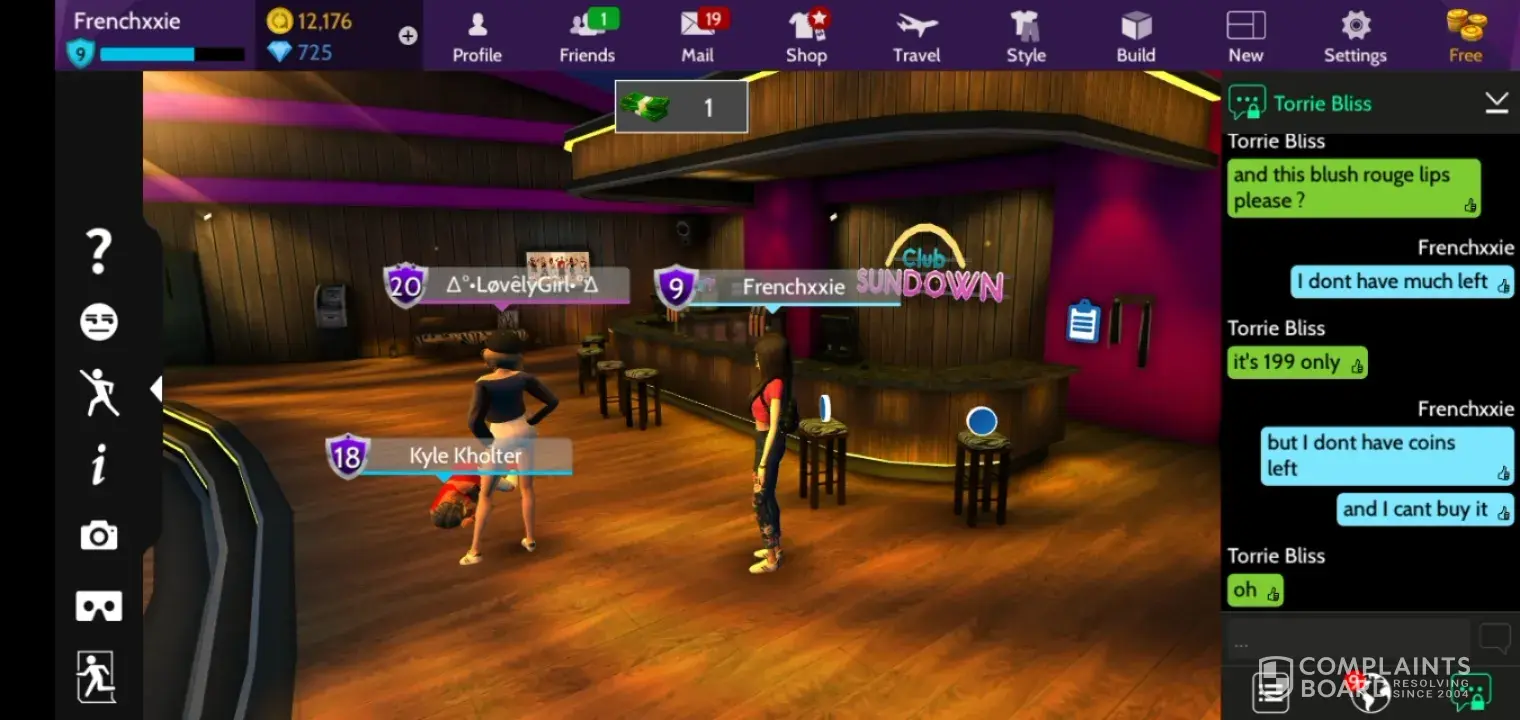Switch to the public globe chat tab
This screenshot has height=720, width=1520.
coord(1370,688)
